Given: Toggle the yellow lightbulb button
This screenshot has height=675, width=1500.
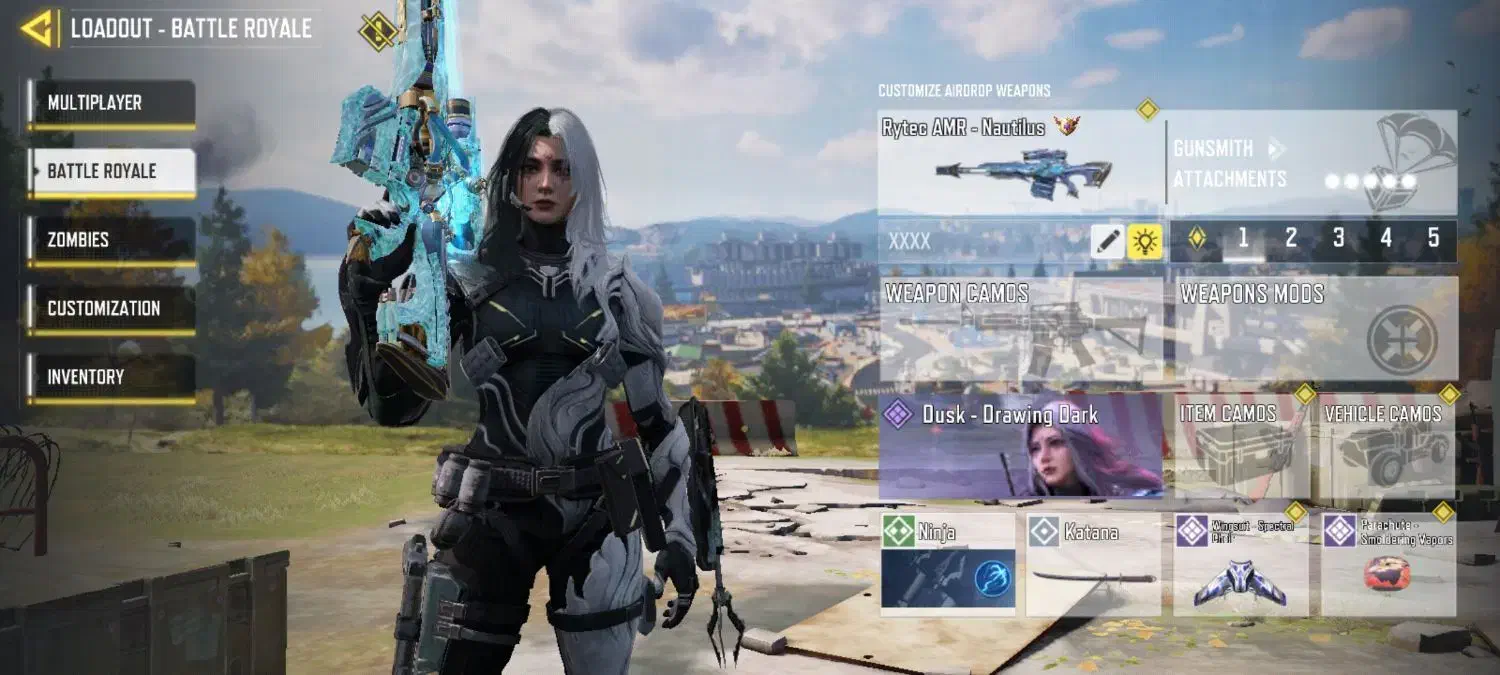Looking at the screenshot, I should (x=1144, y=241).
